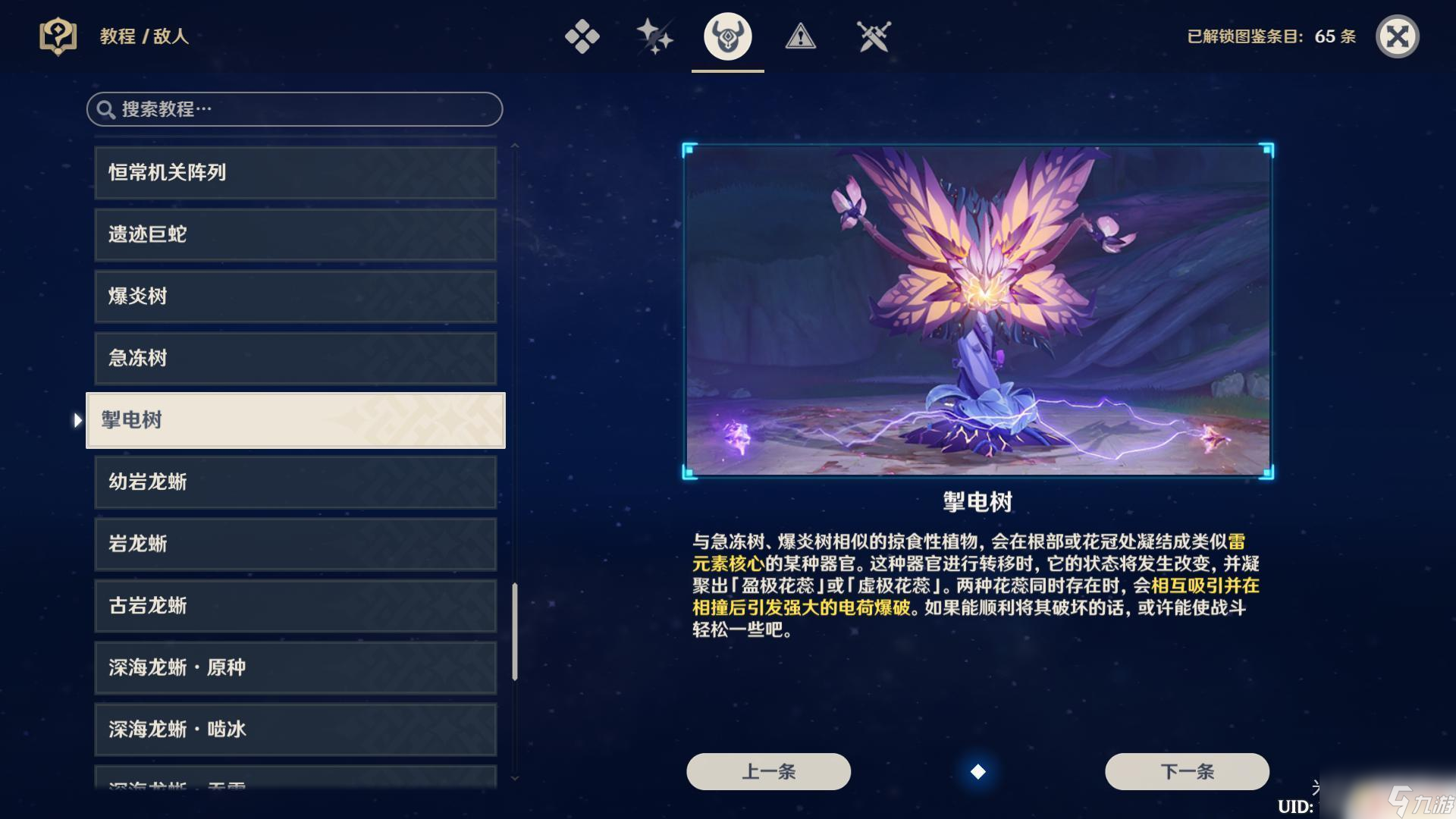
Task: Click the magnifier icon in the search bar
Action: pyautogui.click(x=108, y=109)
